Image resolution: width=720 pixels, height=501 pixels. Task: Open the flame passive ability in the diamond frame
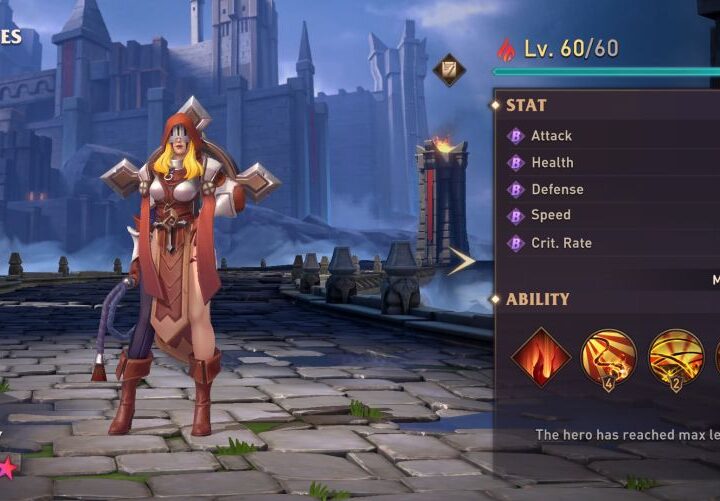click(x=541, y=357)
